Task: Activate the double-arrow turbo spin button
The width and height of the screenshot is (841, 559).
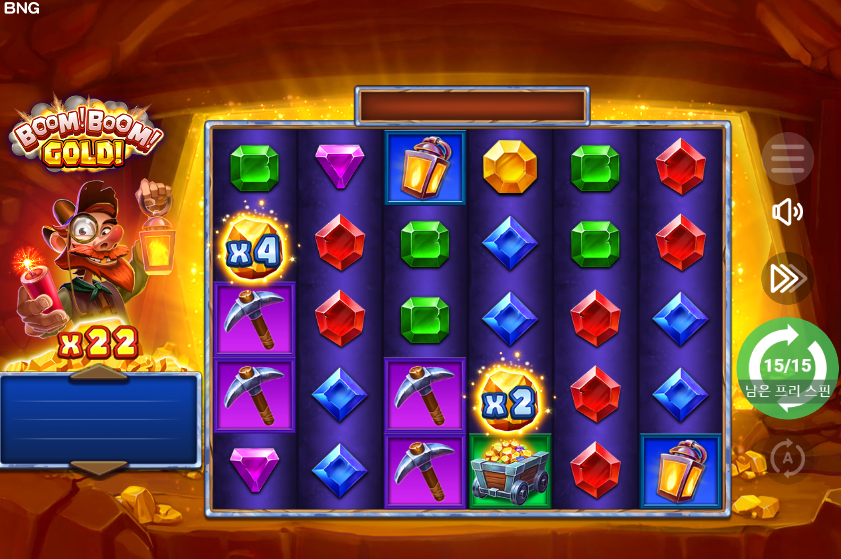Action: point(786,279)
